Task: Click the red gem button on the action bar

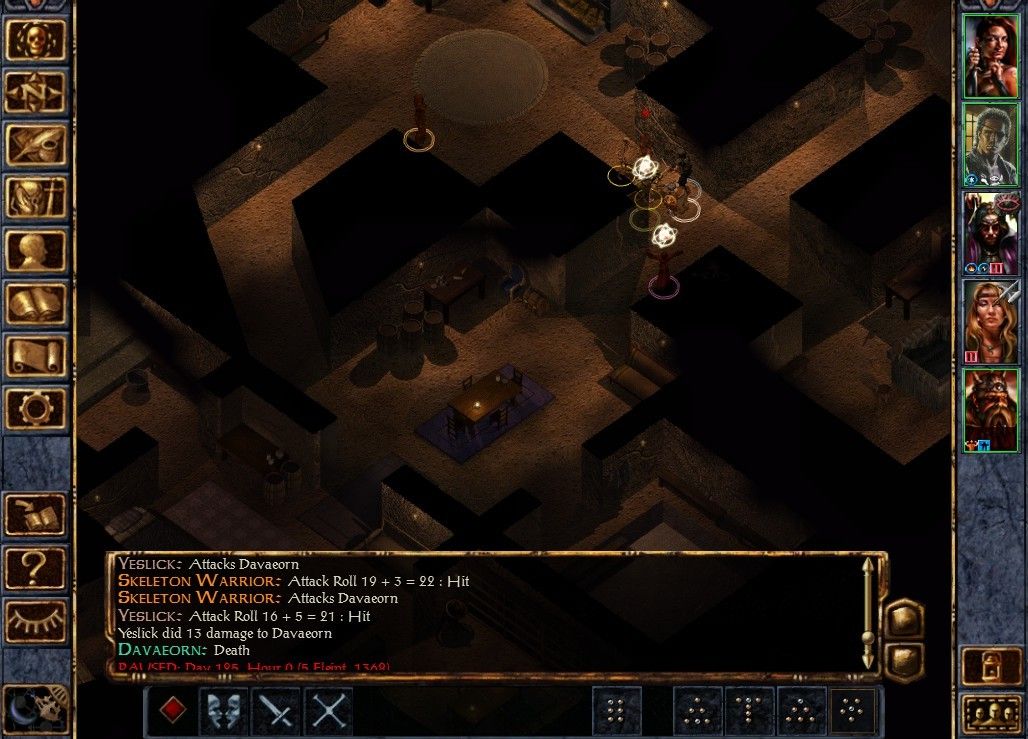Action: tap(173, 711)
